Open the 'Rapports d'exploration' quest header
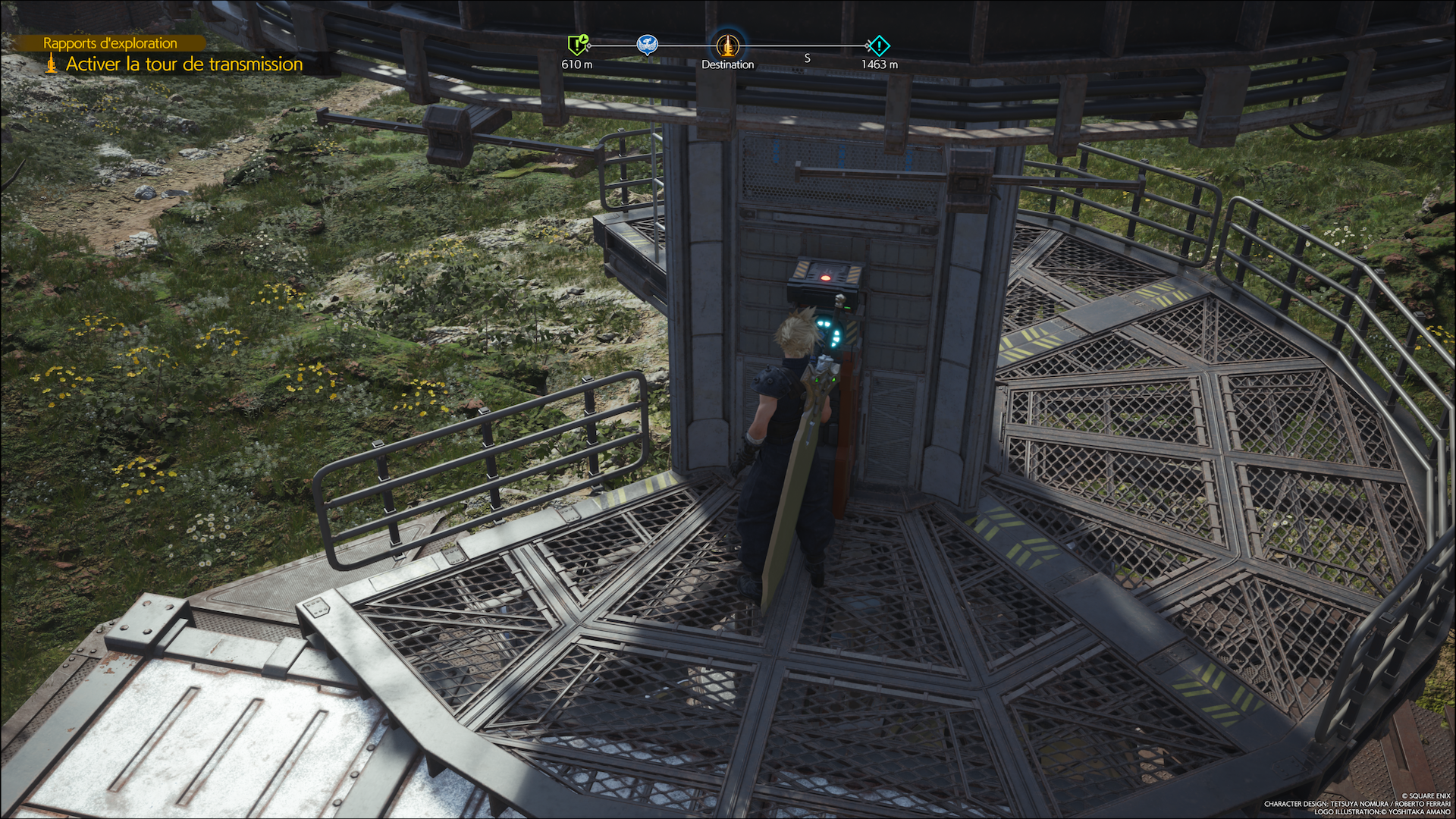 (x=110, y=43)
